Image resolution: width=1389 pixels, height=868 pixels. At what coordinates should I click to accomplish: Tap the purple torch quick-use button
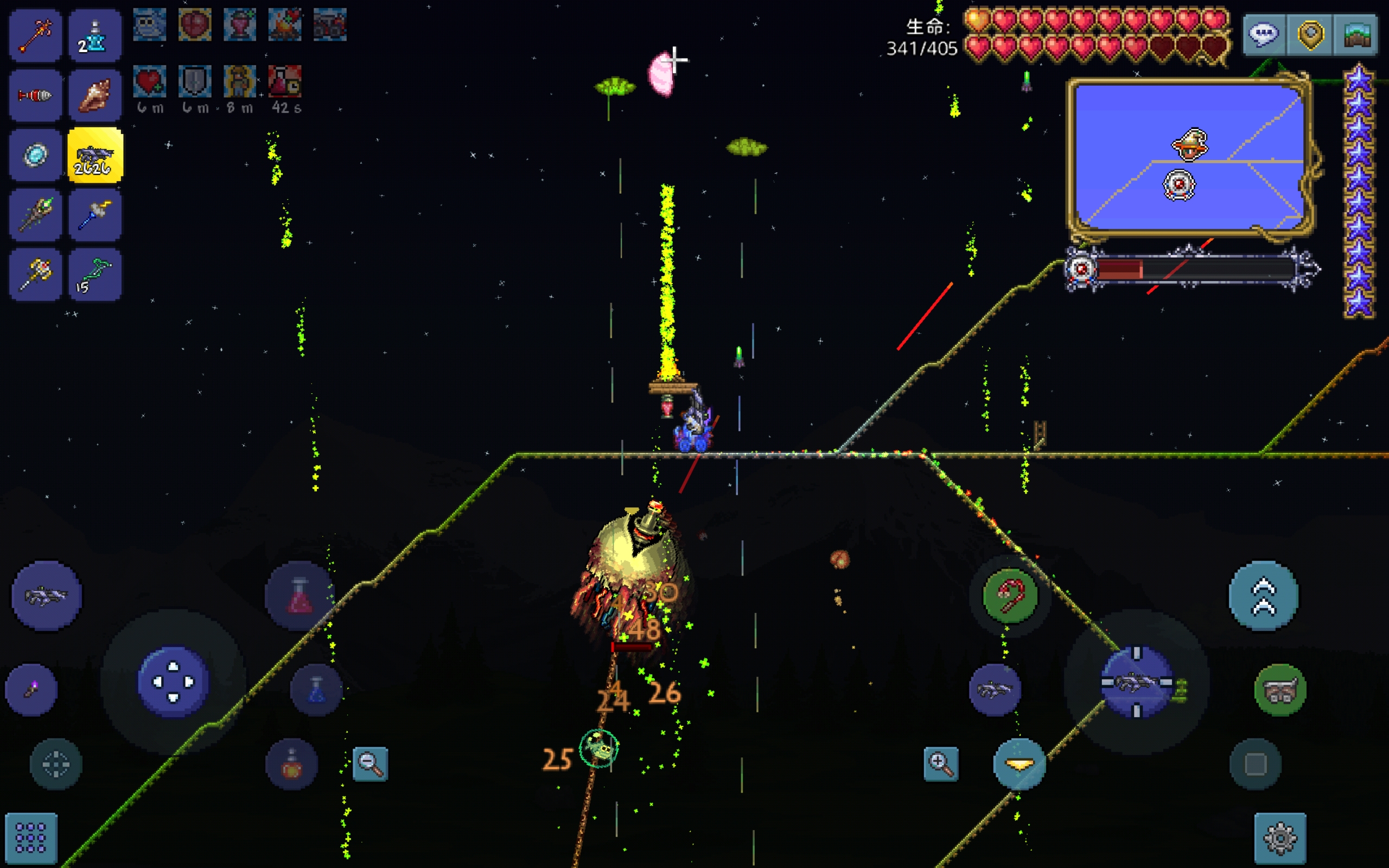[31, 690]
